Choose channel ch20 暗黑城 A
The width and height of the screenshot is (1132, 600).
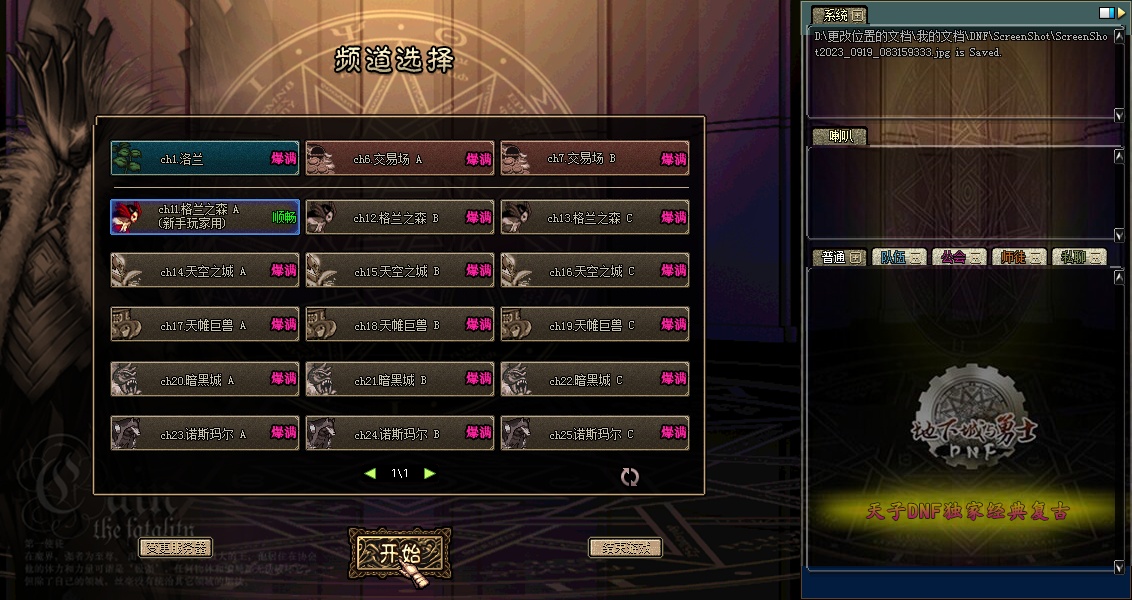[x=205, y=380]
